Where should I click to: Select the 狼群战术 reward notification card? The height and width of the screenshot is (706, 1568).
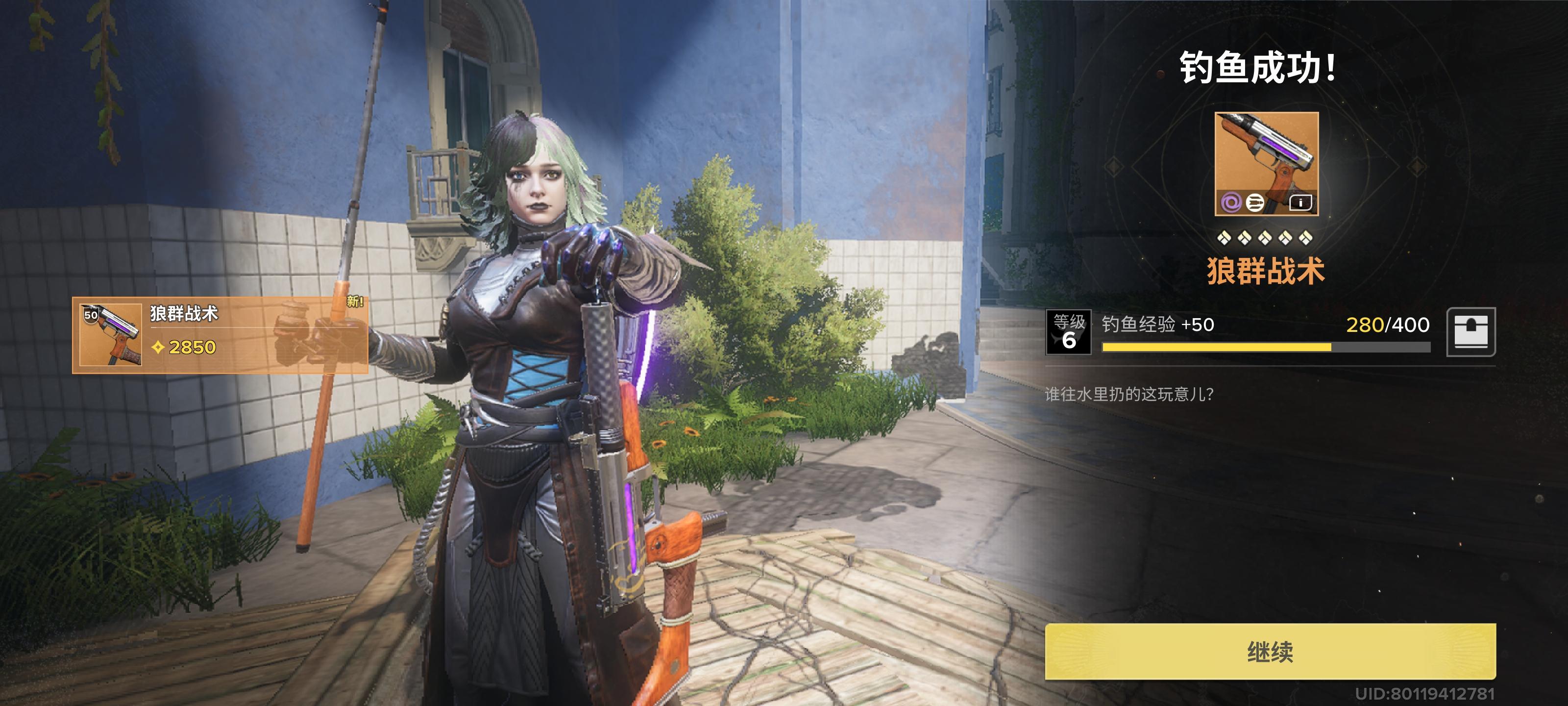(x=220, y=334)
